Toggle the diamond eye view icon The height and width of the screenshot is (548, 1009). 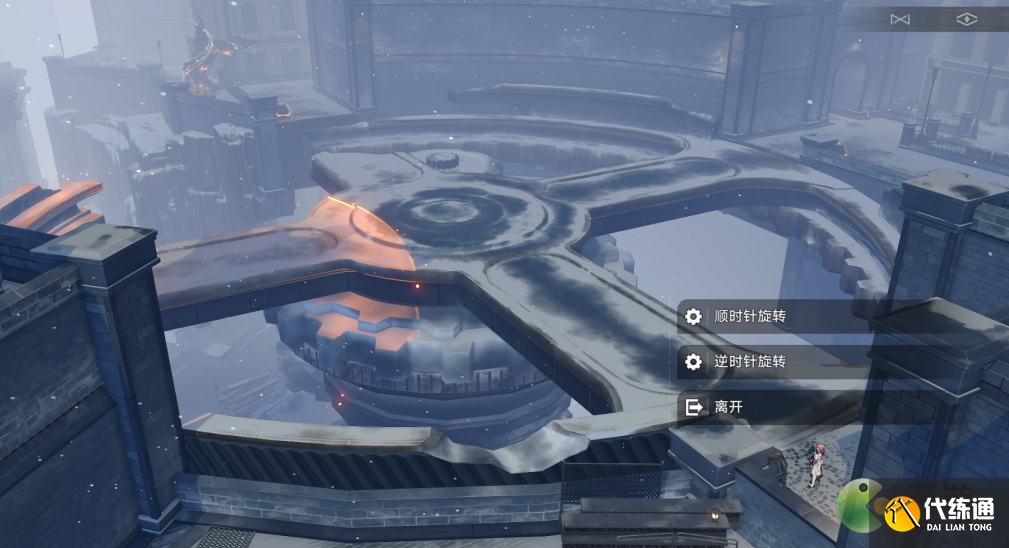966,19
